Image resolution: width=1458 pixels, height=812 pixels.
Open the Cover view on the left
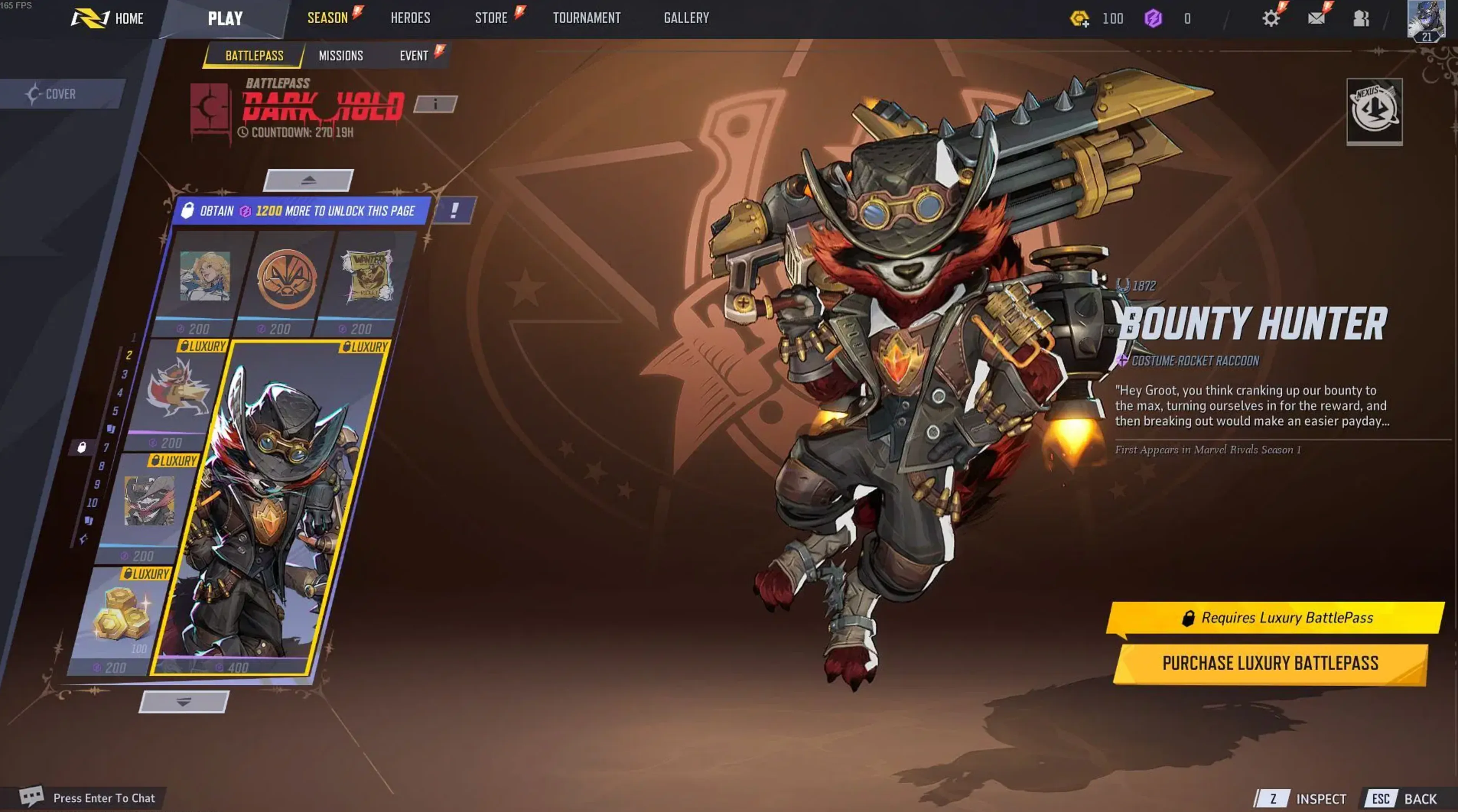(59, 93)
